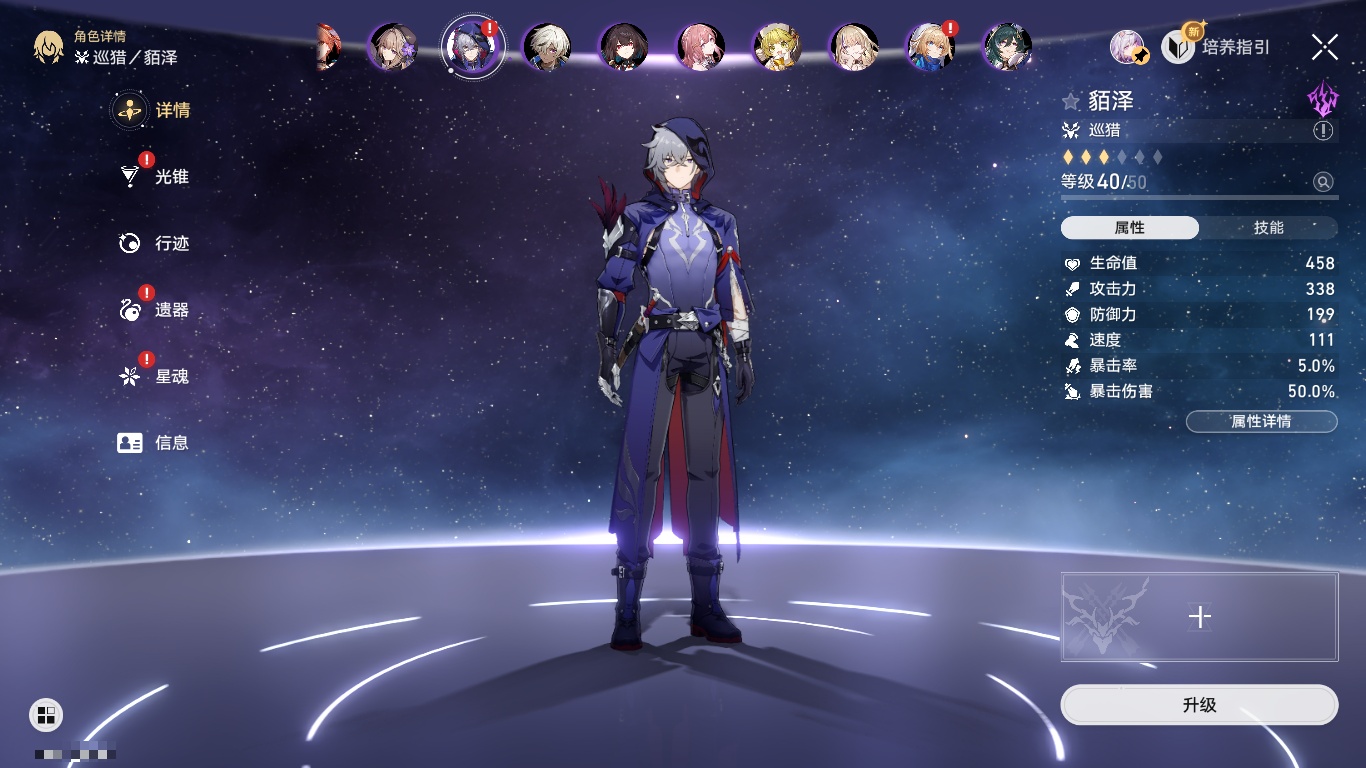The height and width of the screenshot is (768, 1366).
Task: Toggle the star favorite icon beside 貊泽
Action: click(x=1071, y=101)
